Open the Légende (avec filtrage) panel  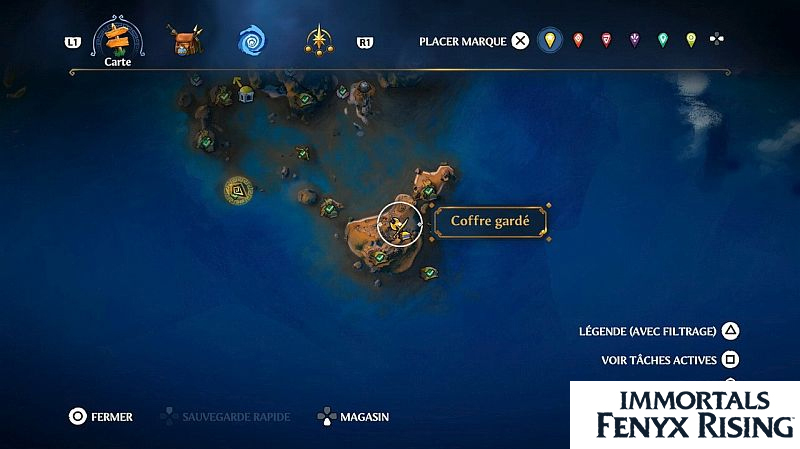731,331
